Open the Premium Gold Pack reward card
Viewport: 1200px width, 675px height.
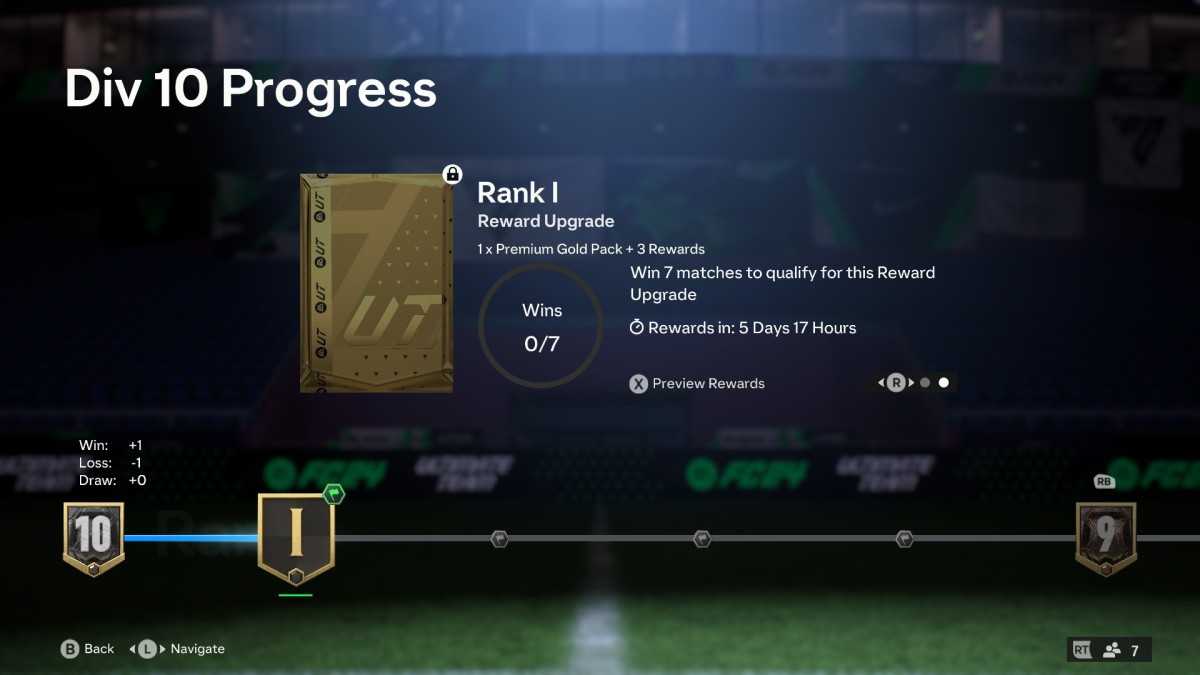tap(376, 283)
